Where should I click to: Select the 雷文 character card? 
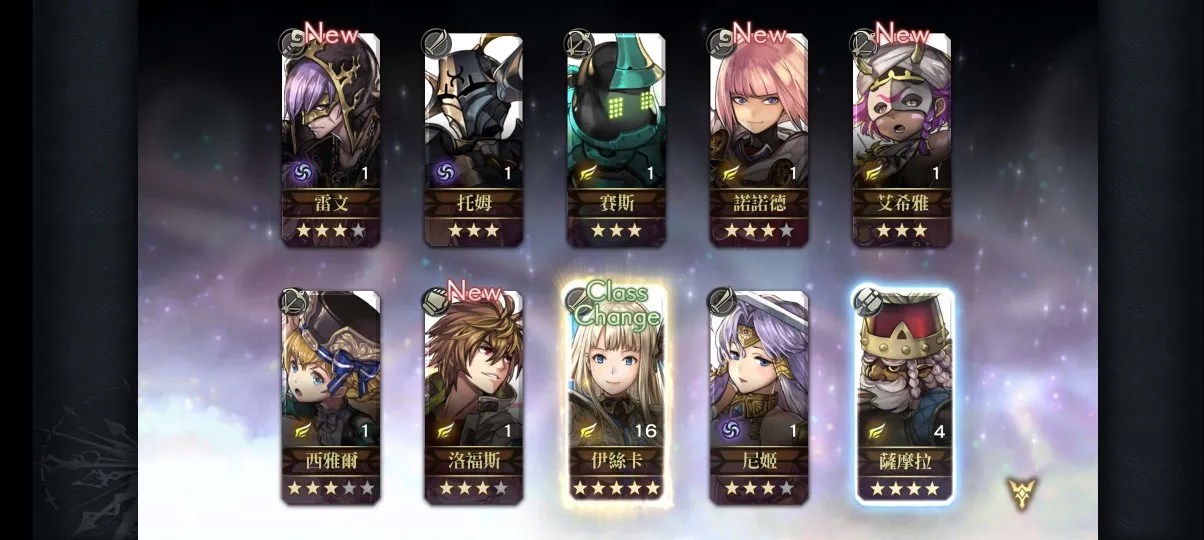(x=331, y=139)
